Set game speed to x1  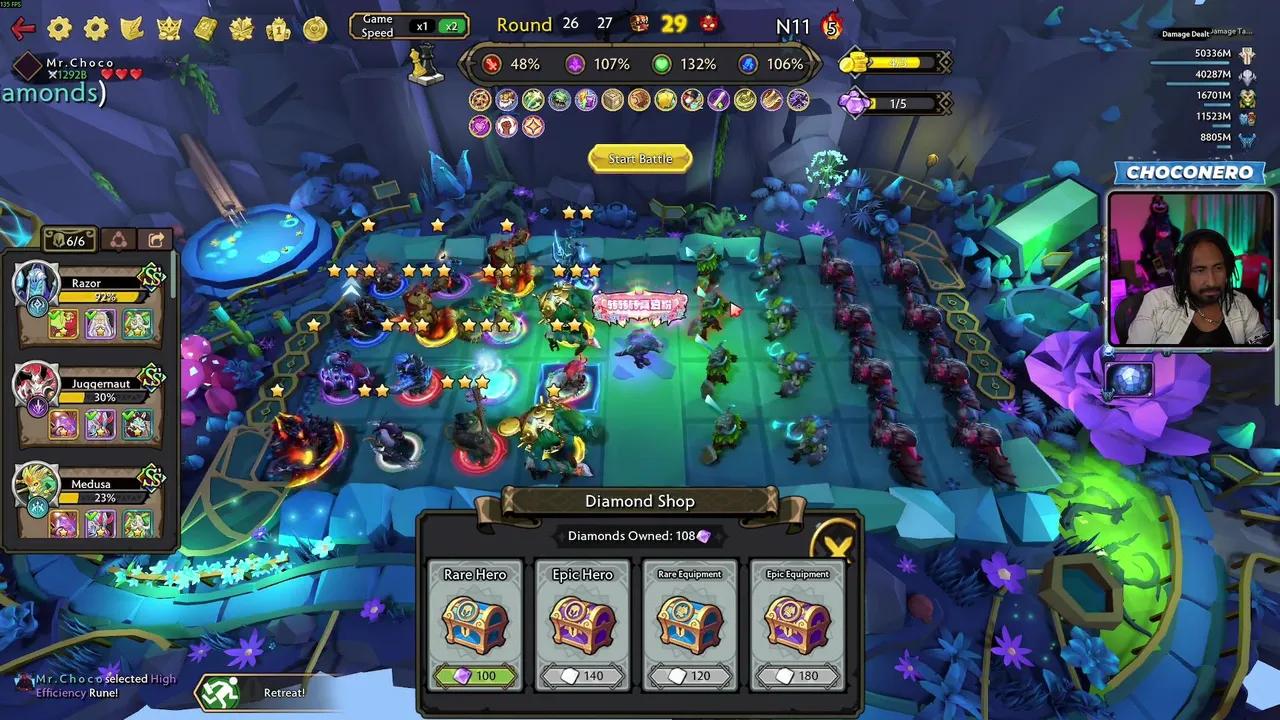423,26
